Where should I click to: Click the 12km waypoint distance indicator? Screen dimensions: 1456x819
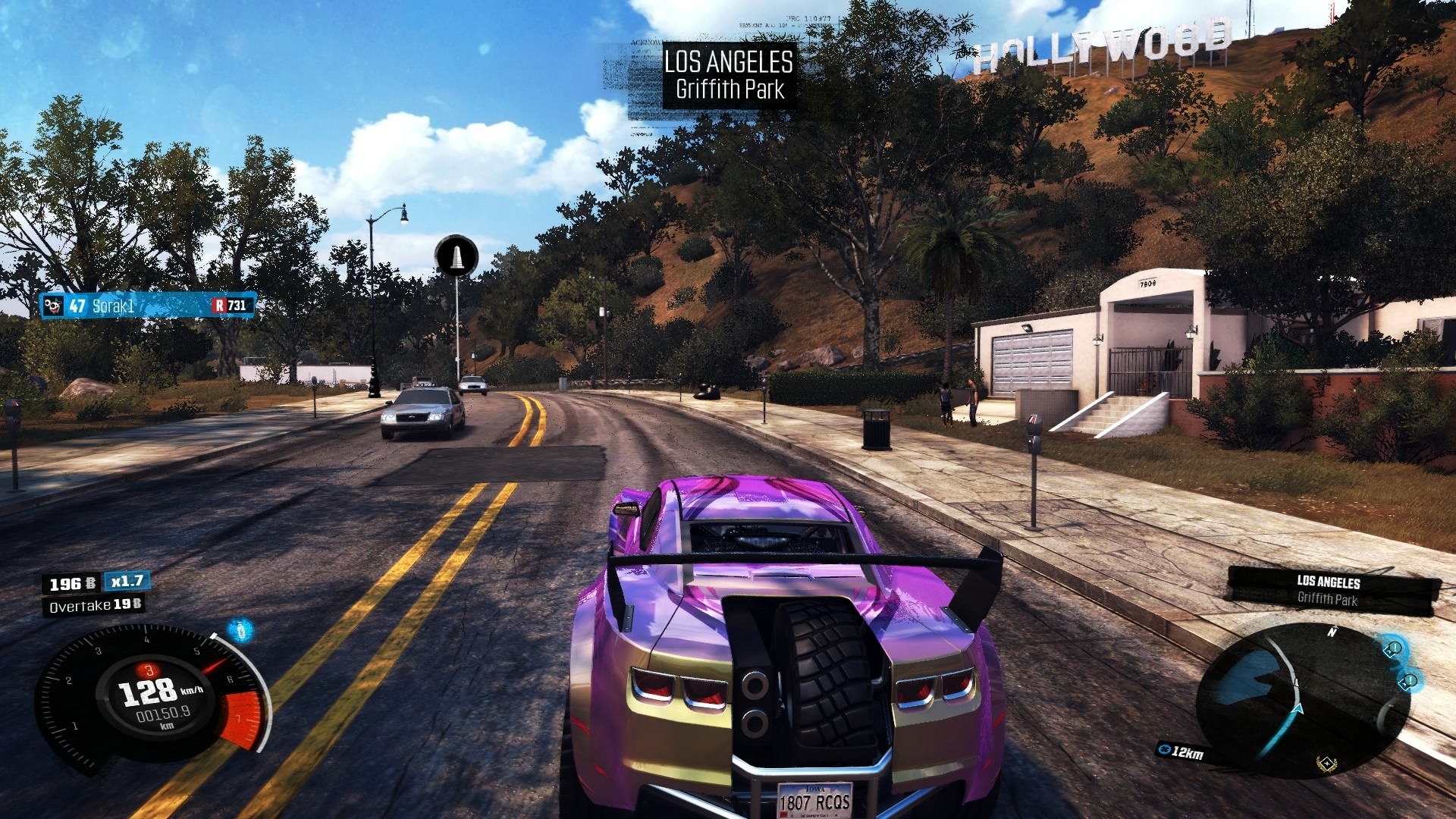pos(1181,752)
